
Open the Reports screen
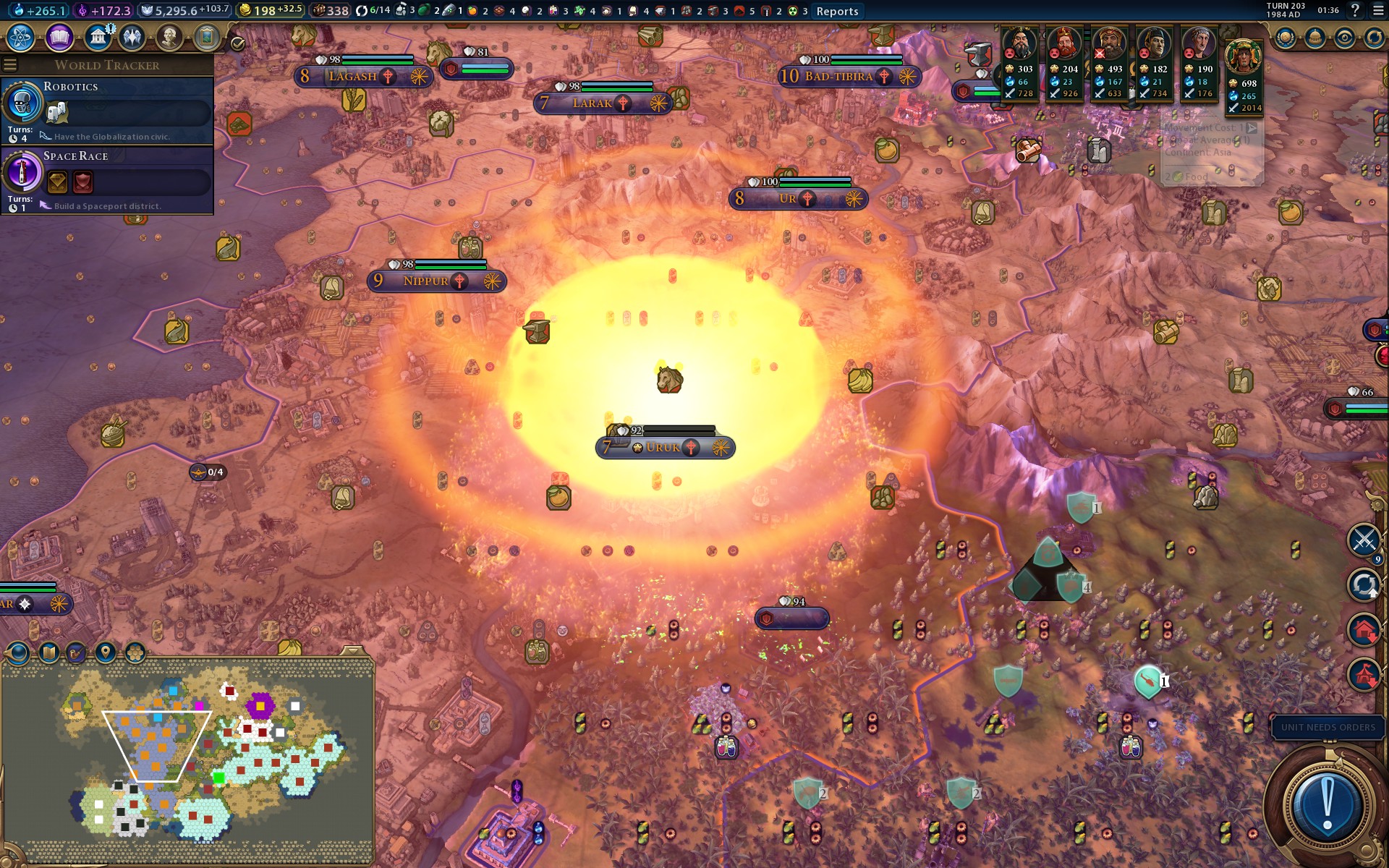[837, 11]
